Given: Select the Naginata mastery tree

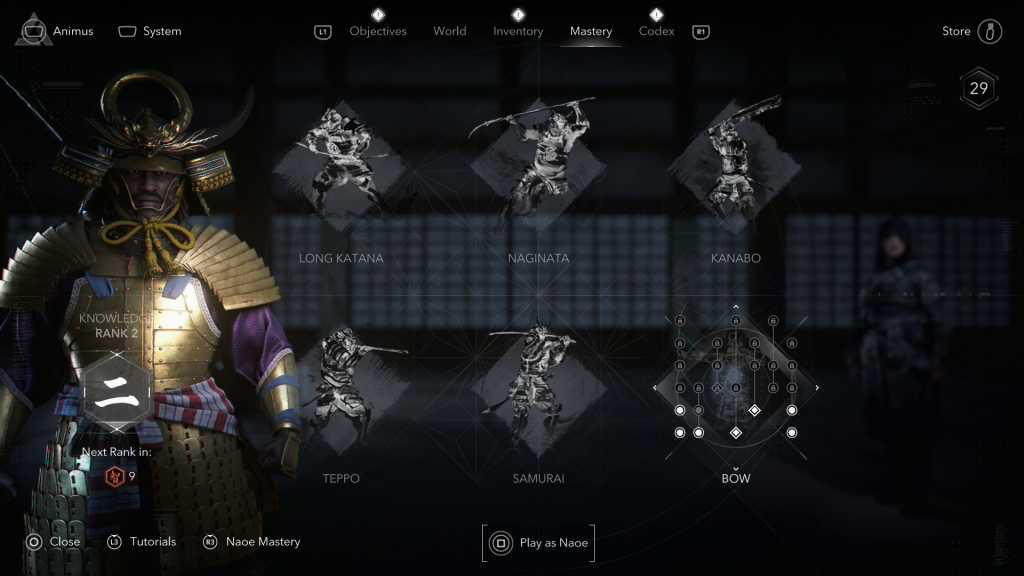Looking at the screenshot, I should click(538, 165).
